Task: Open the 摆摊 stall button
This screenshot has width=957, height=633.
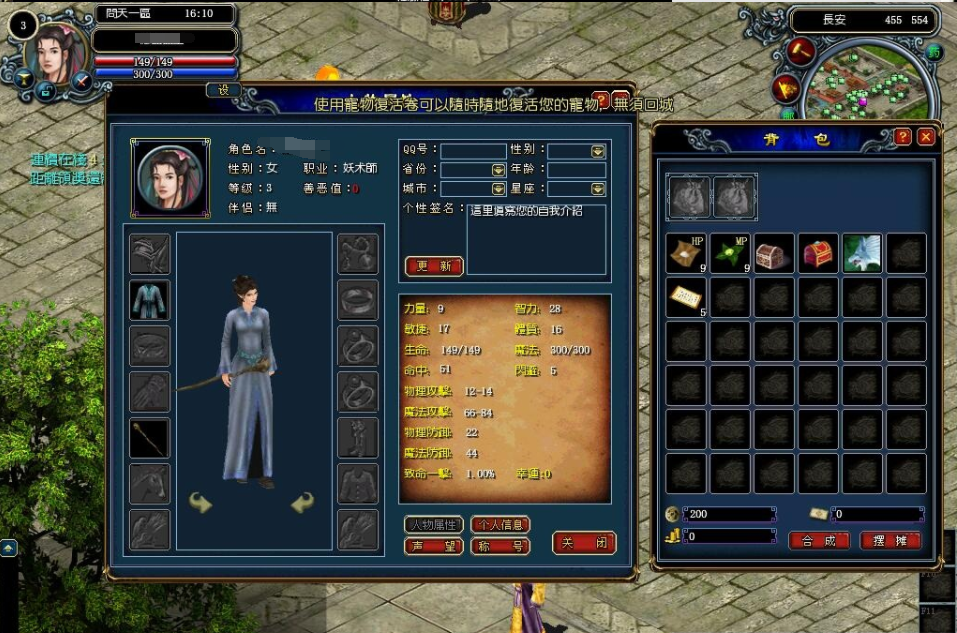Action: coord(890,540)
